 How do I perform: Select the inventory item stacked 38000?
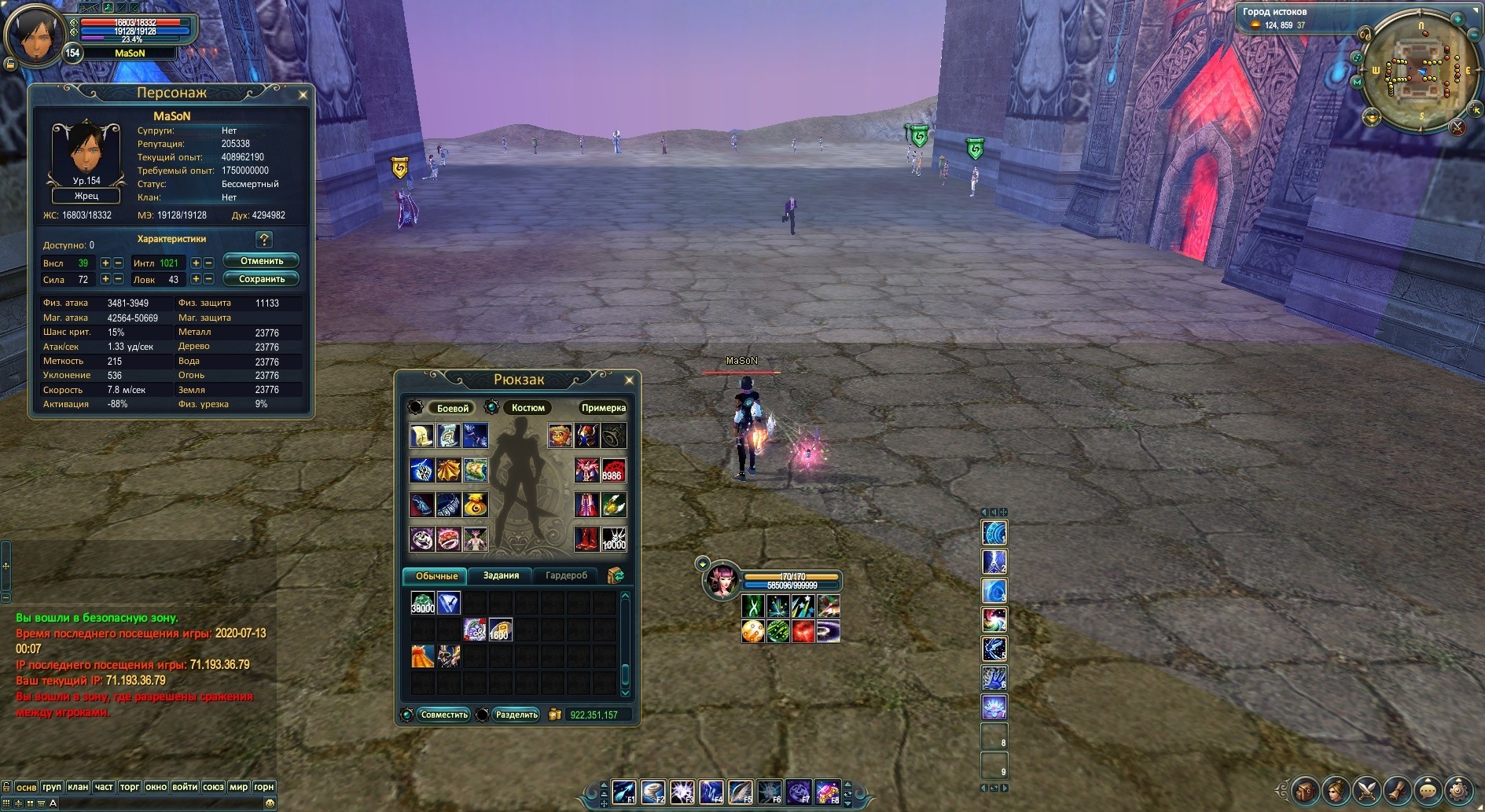[423, 603]
